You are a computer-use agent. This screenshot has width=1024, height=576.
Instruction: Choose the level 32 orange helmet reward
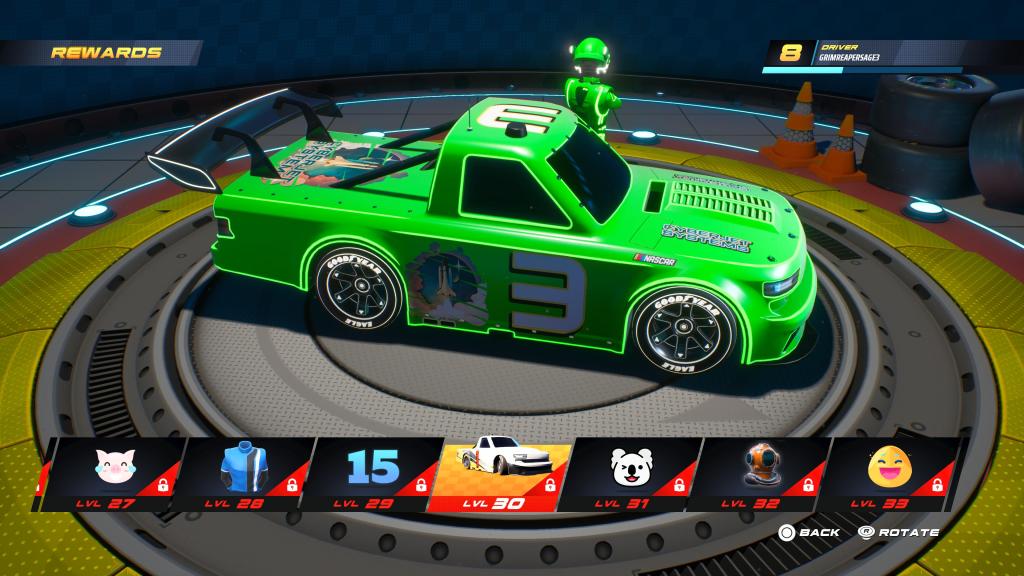click(762, 473)
